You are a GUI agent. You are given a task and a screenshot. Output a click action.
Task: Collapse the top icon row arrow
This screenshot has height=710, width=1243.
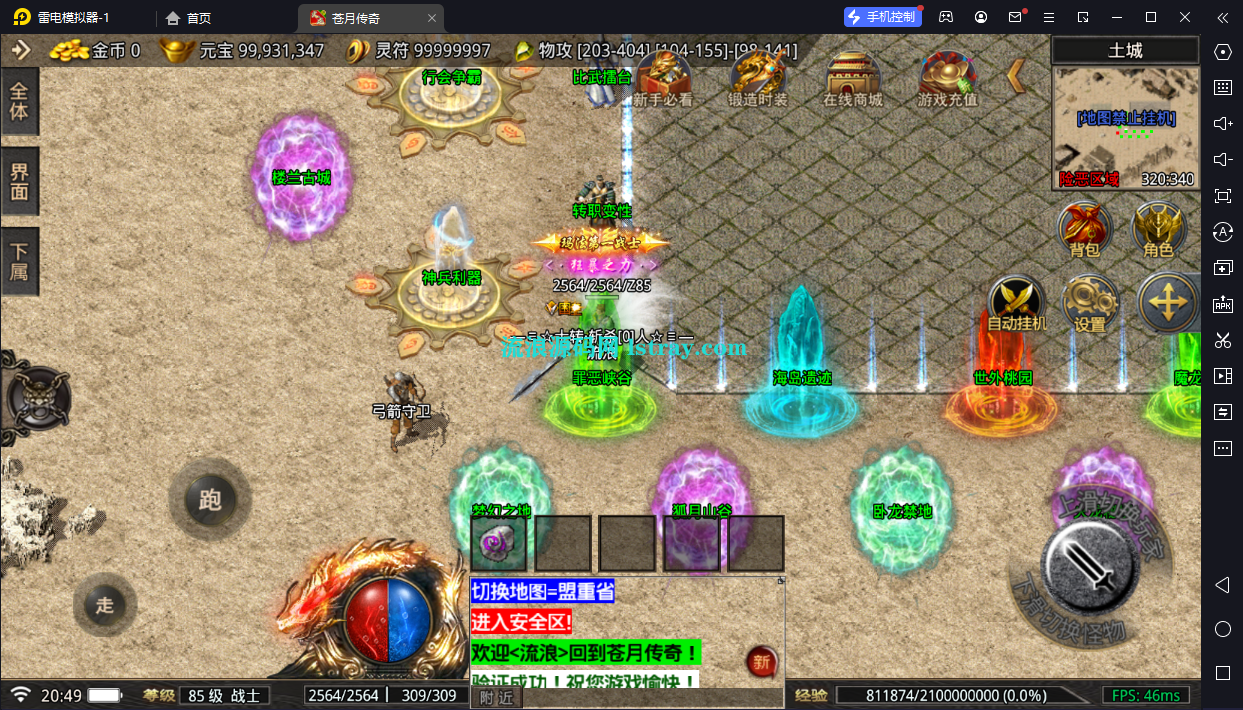[1016, 76]
